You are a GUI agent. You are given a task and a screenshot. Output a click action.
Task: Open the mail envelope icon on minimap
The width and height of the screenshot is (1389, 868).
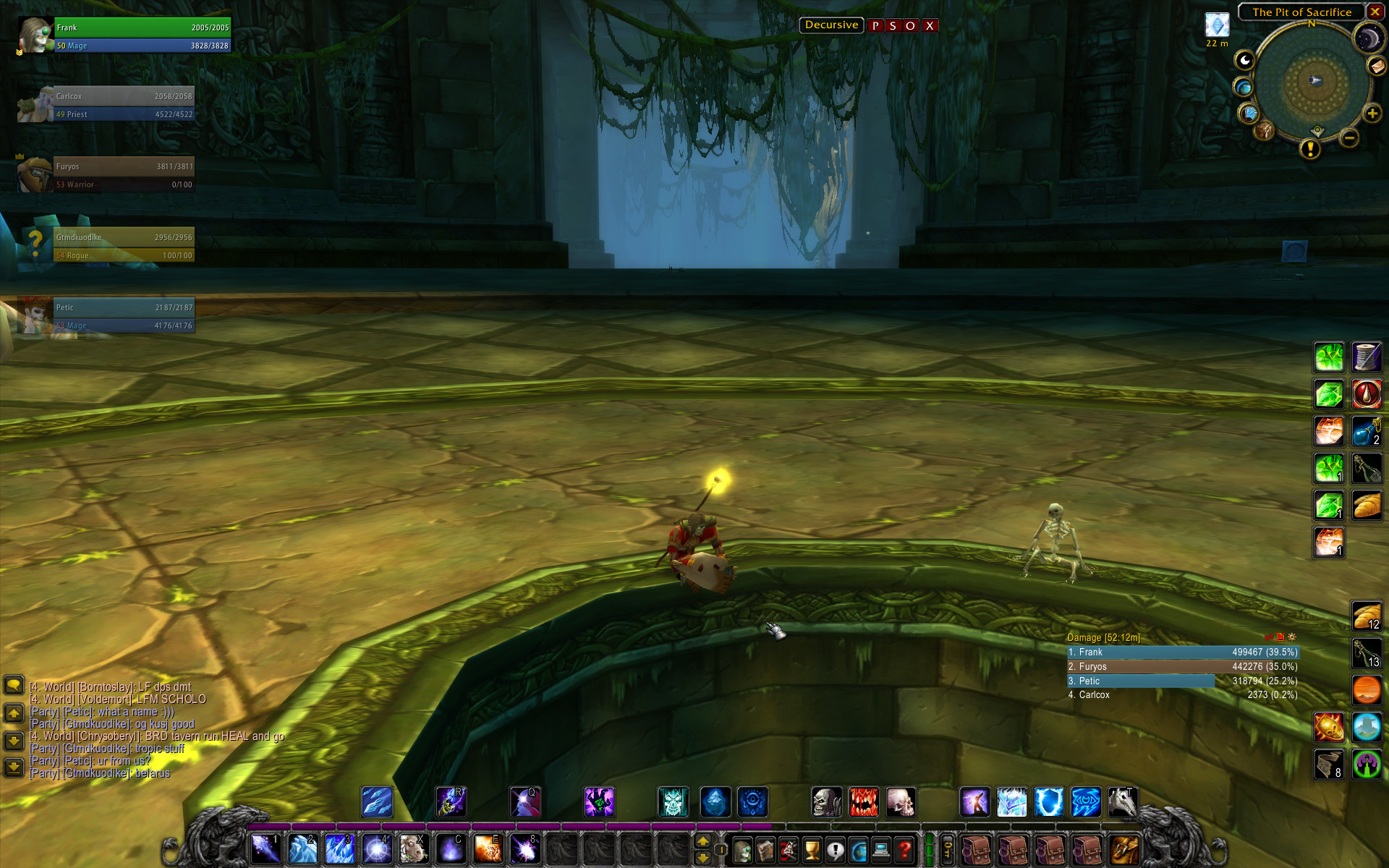(1376, 66)
